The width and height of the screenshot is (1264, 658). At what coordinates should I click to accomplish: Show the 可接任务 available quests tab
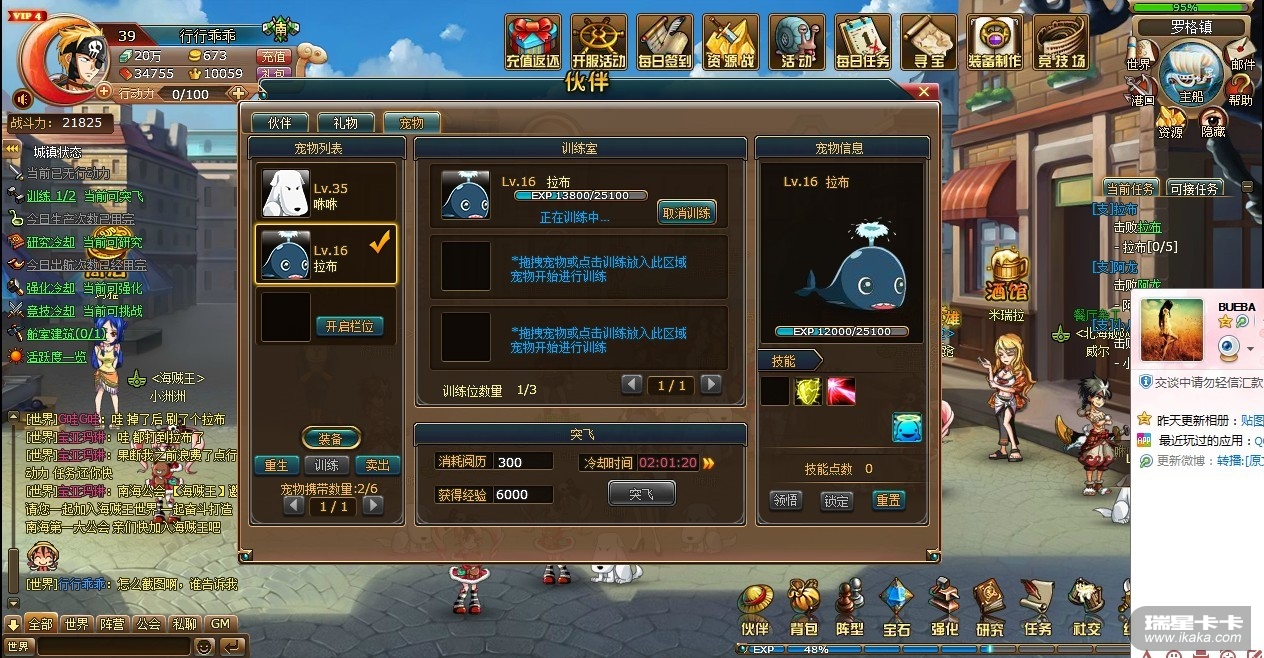click(x=1193, y=188)
